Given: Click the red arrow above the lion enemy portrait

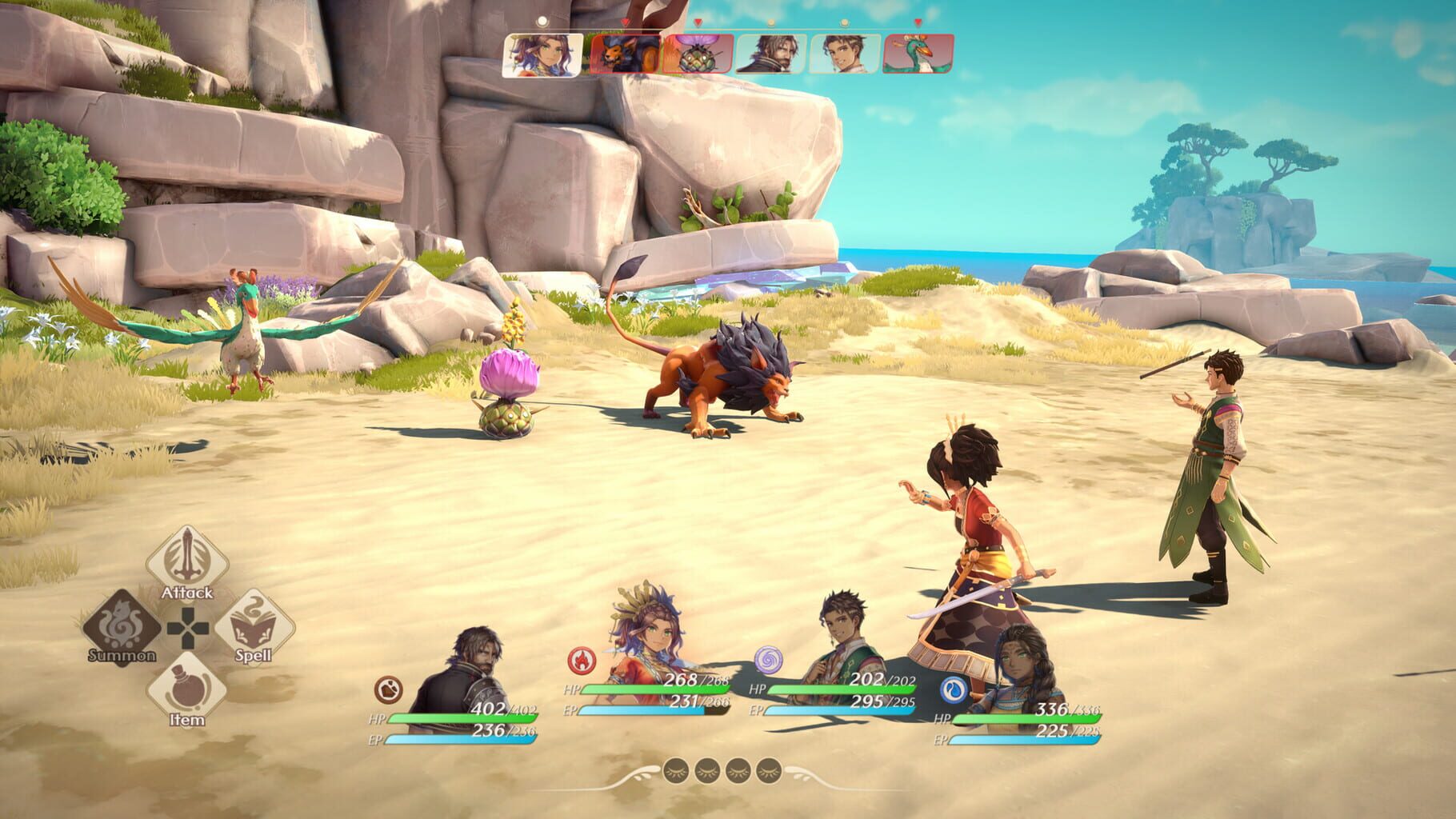Looking at the screenshot, I should click(625, 23).
